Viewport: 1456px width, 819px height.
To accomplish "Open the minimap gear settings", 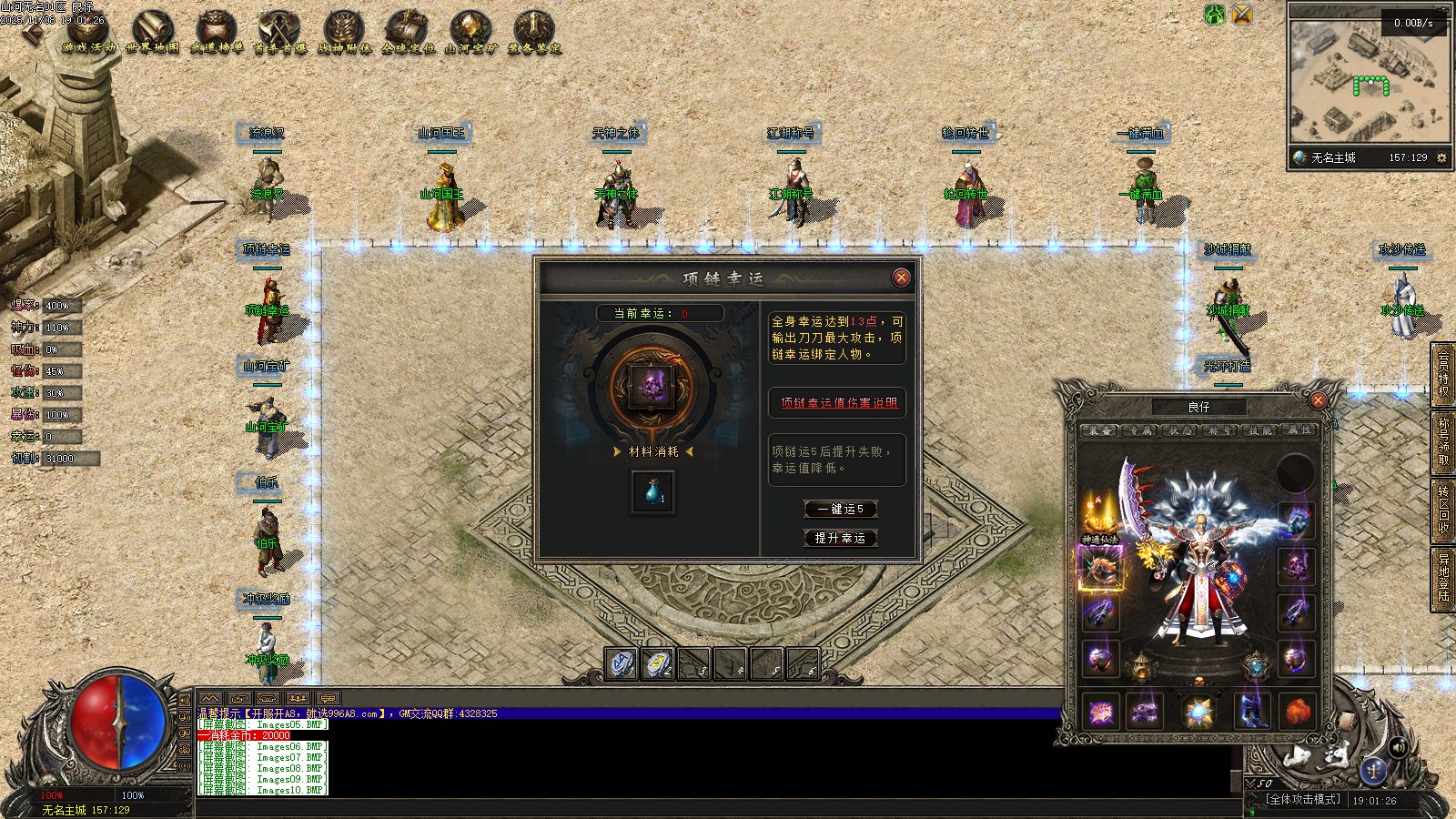I will pos(1441,157).
